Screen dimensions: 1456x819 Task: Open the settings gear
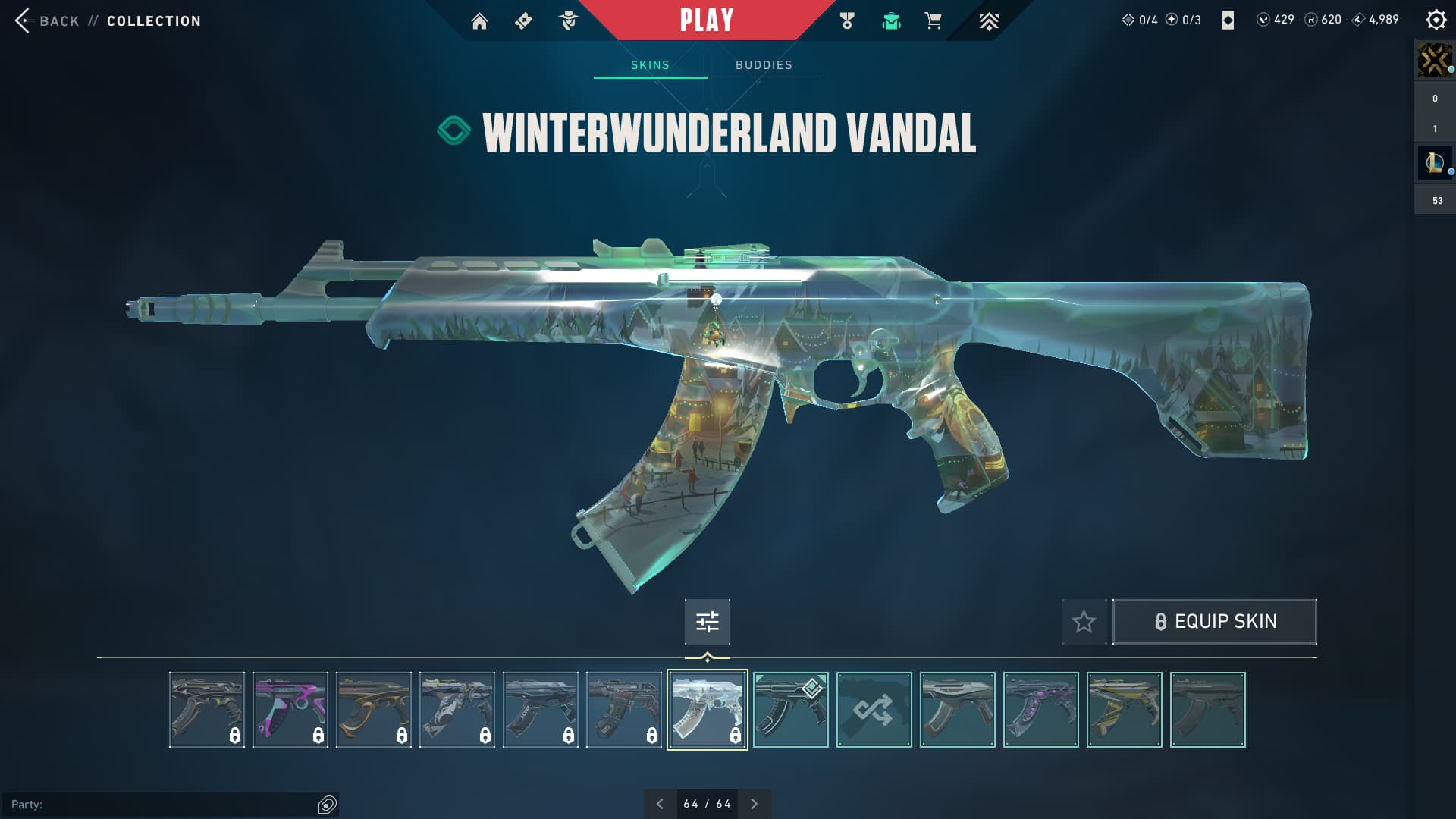[x=1436, y=20]
